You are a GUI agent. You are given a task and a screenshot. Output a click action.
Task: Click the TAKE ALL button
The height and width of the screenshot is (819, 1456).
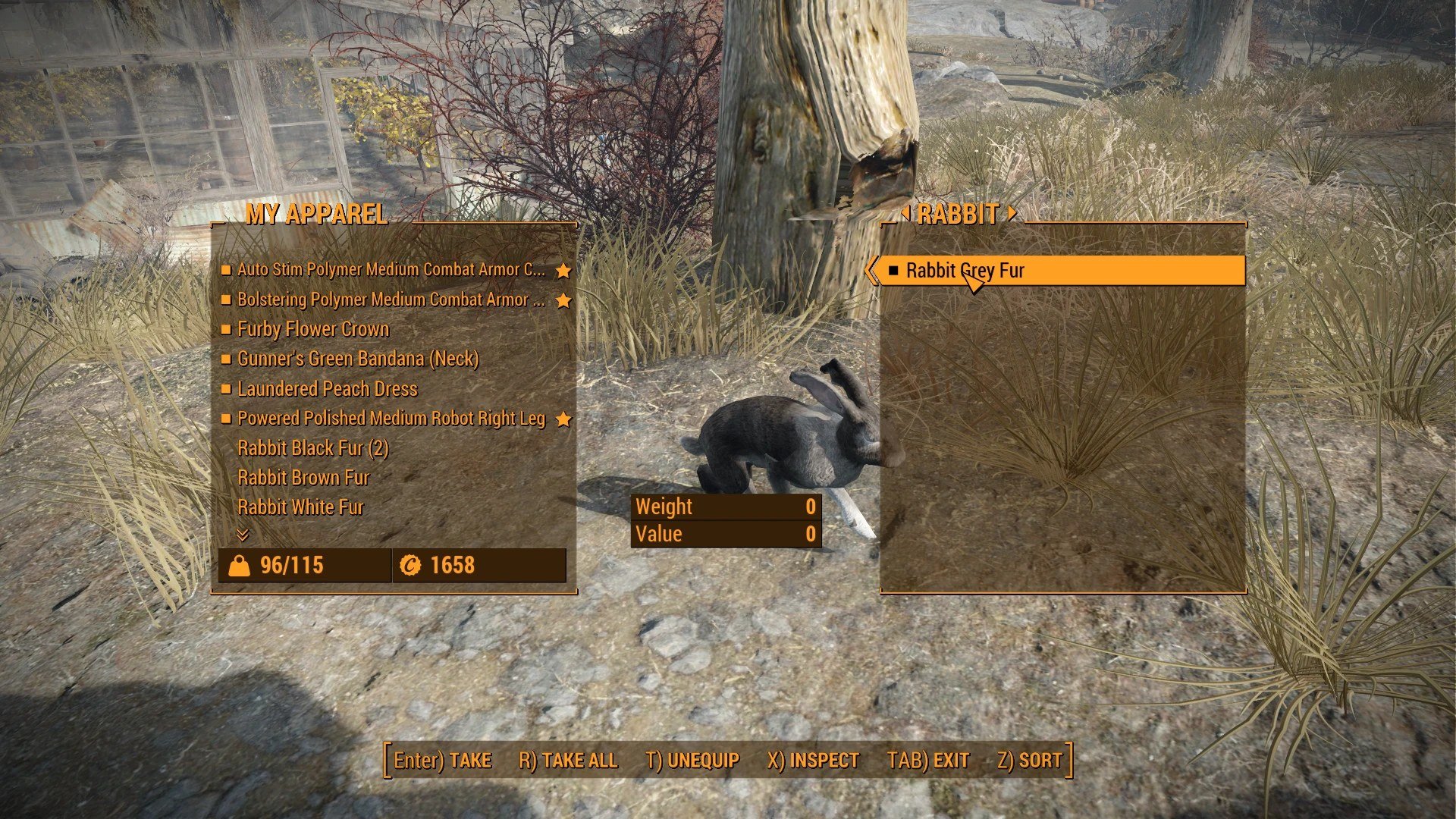pos(568,761)
